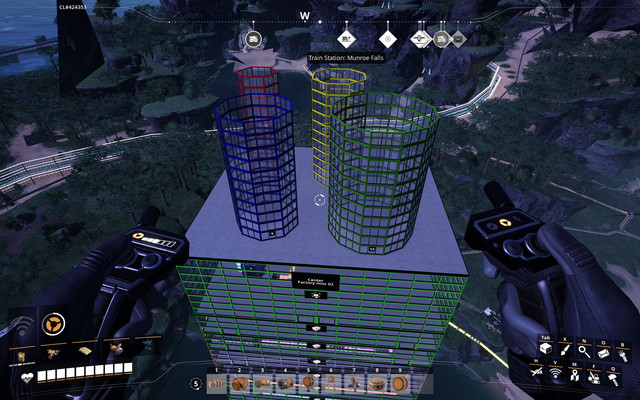Click the orange three-blade equipment icon

(52, 323)
